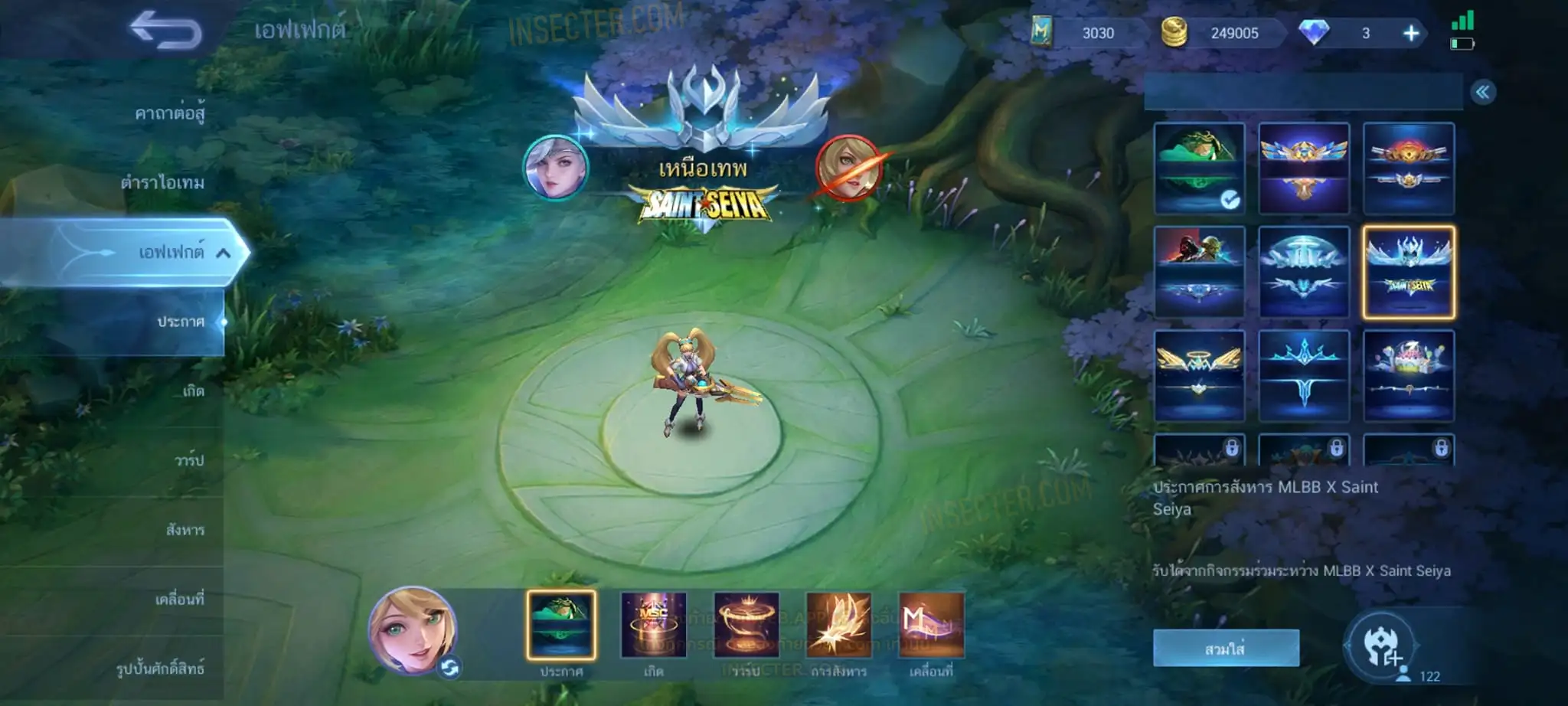The width and height of the screenshot is (1568, 706).
Task: Select the MSC spawn effect slot
Action: [x=653, y=625]
